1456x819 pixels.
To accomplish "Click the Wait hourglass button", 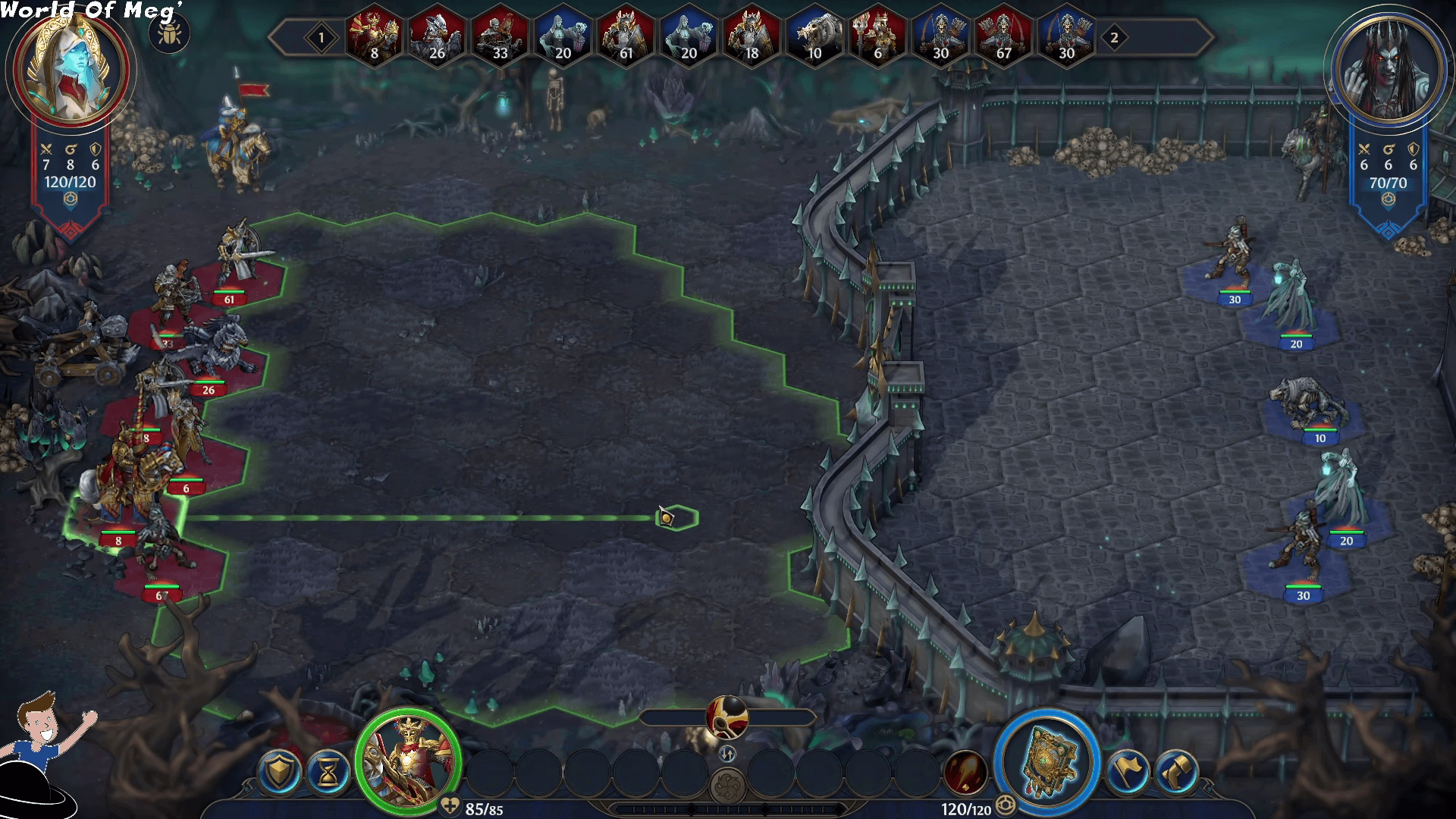I will coord(329,772).
